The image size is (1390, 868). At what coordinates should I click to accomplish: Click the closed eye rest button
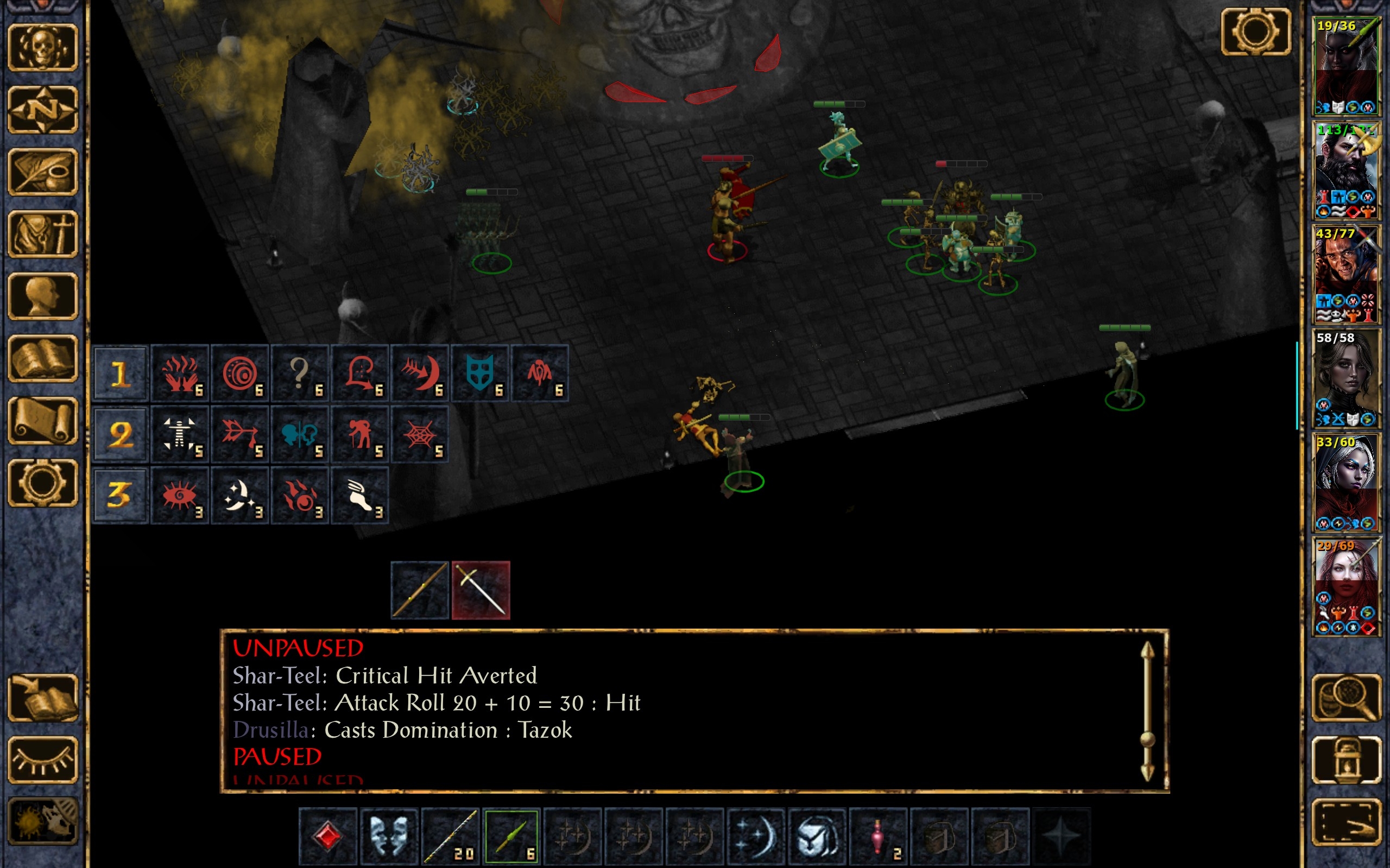(43, 759)
